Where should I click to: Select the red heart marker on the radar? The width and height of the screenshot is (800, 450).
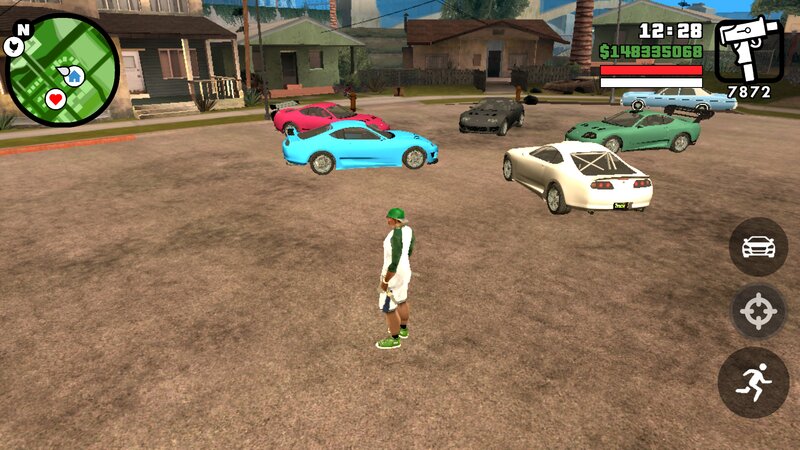56,98
